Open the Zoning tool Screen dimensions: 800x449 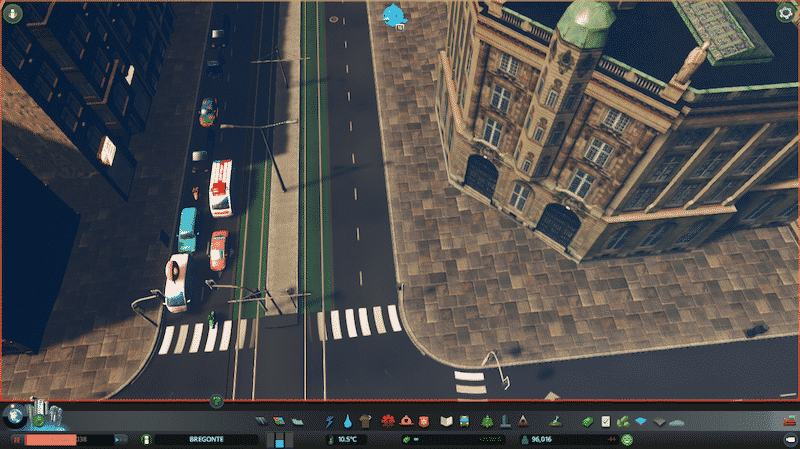(278, 421)
